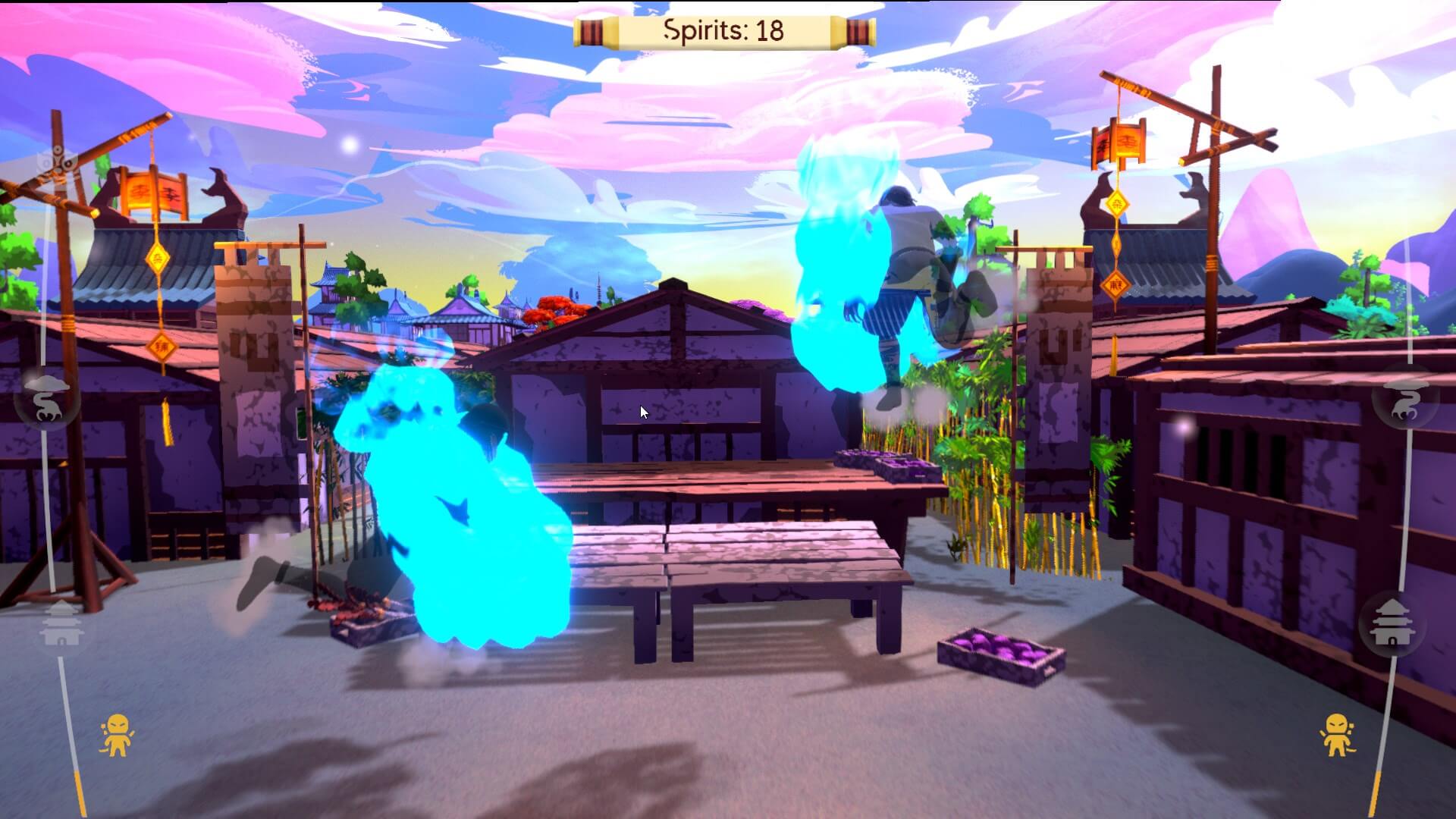1456x819 pixels.
Task: Click the triskelion emblem atop the progress track
Action: 58,162
